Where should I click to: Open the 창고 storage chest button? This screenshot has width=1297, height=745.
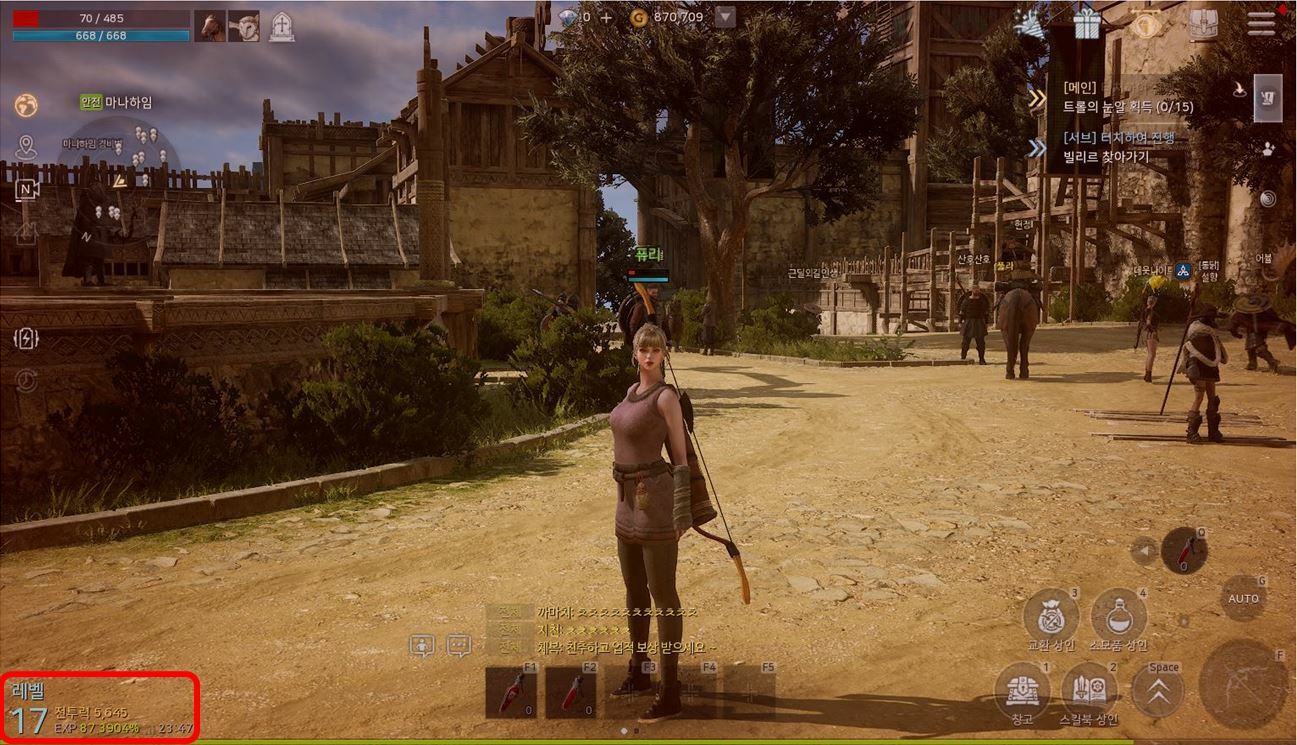coord(1022,689)
